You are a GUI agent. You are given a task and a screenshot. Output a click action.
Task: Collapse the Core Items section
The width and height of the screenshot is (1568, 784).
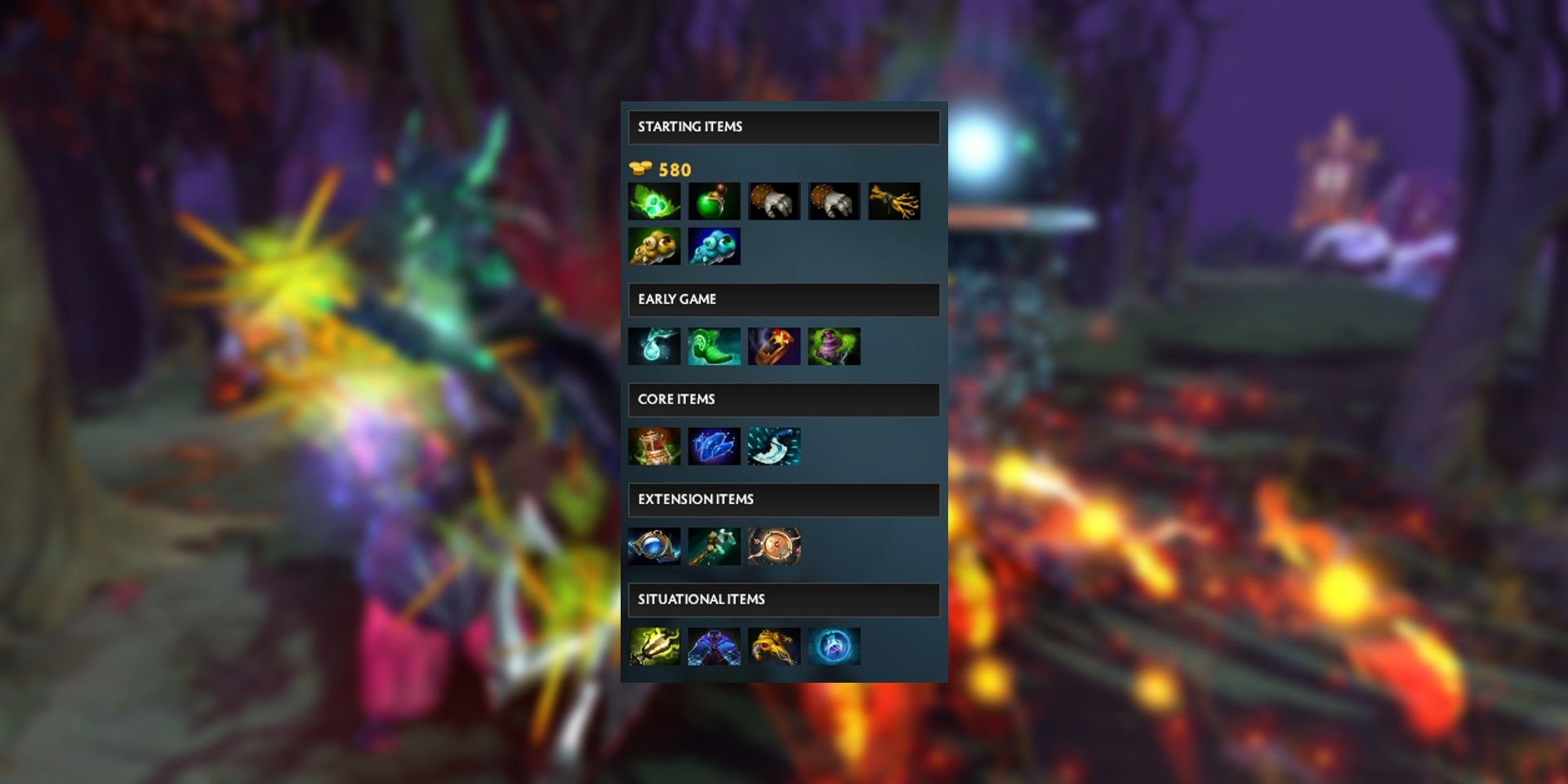click(x=784, y=399)
